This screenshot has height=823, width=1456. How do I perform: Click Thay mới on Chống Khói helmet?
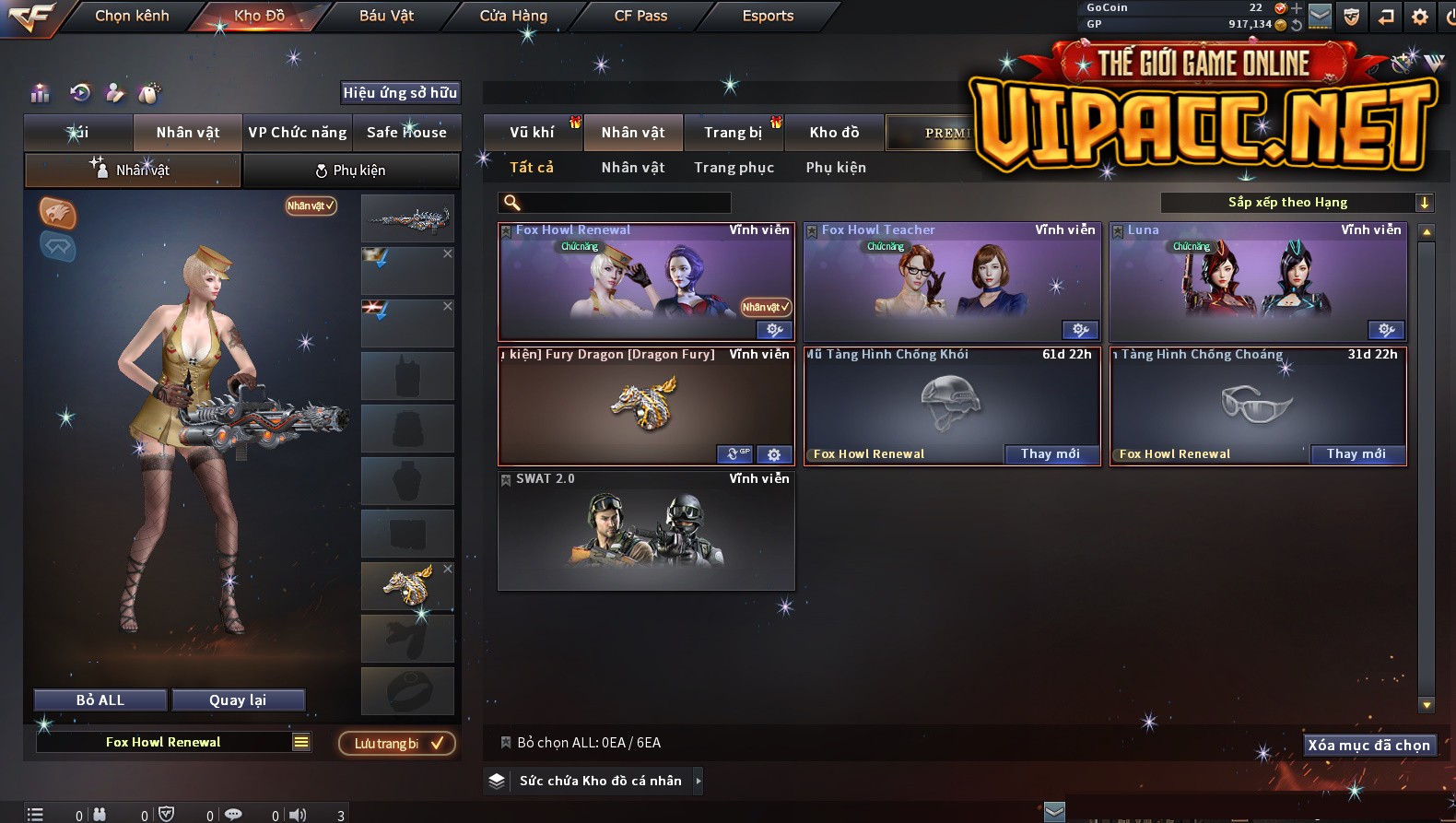[x=1050, y=454]
